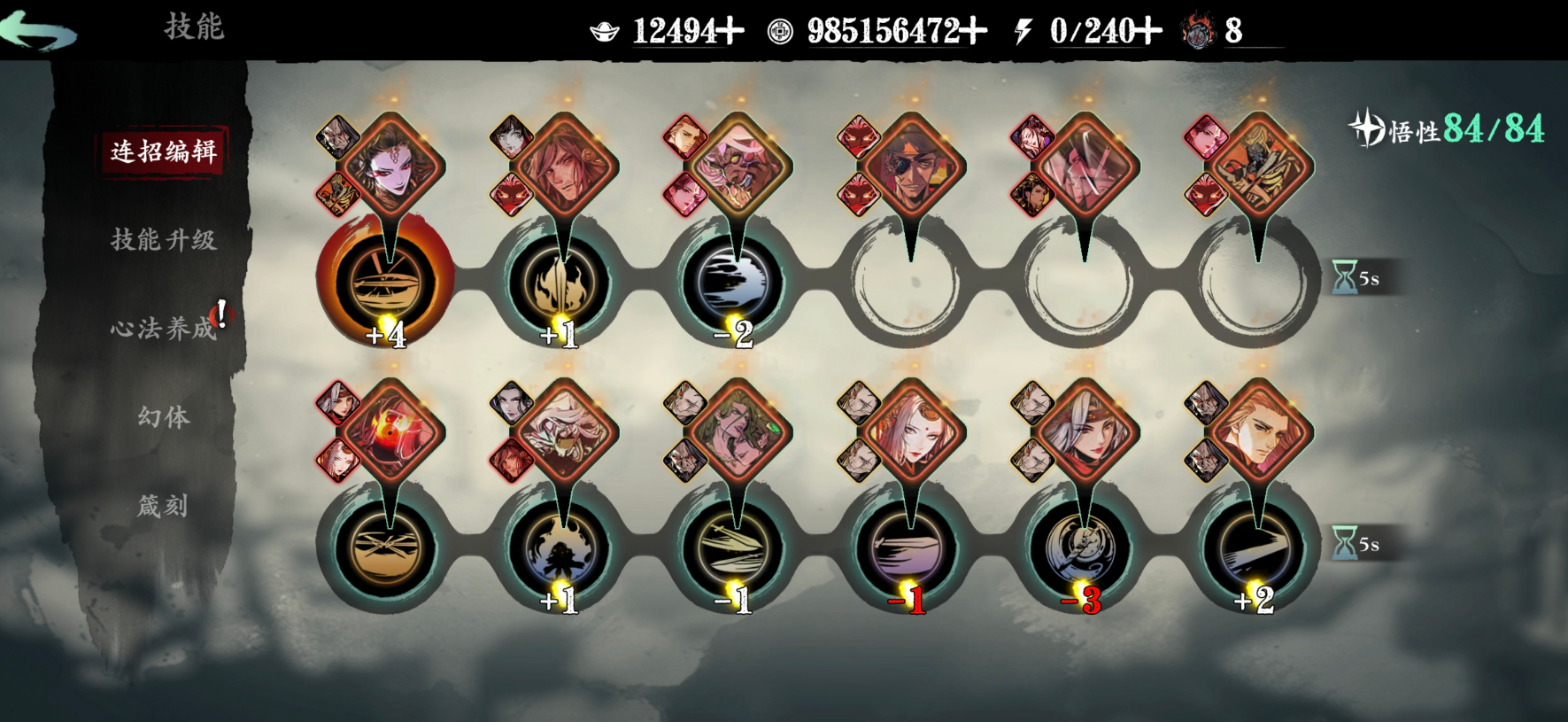Select the skill marked red -3
The image size is (1568, 722).
pyautogui.click(x=1080, y=547)
